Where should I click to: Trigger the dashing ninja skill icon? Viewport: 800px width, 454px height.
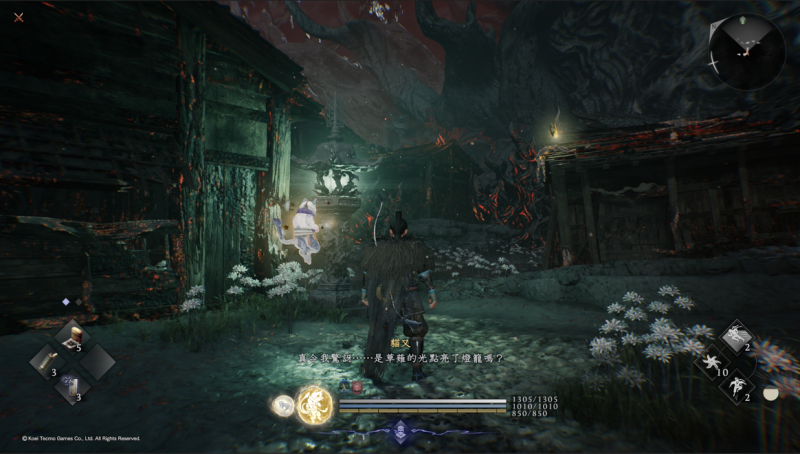coord(738,336)
